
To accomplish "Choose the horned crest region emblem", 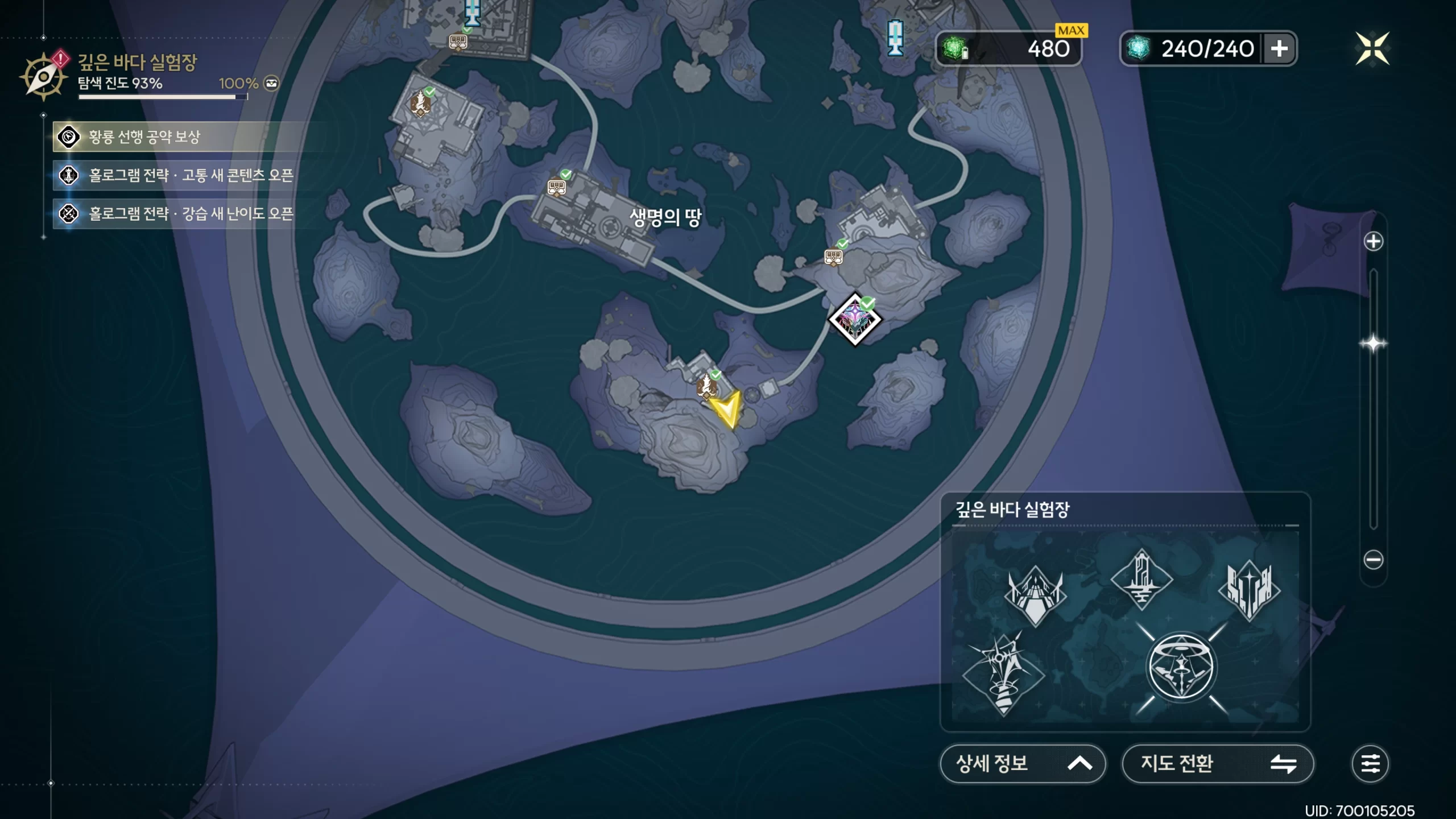I will pos(1035,594).
